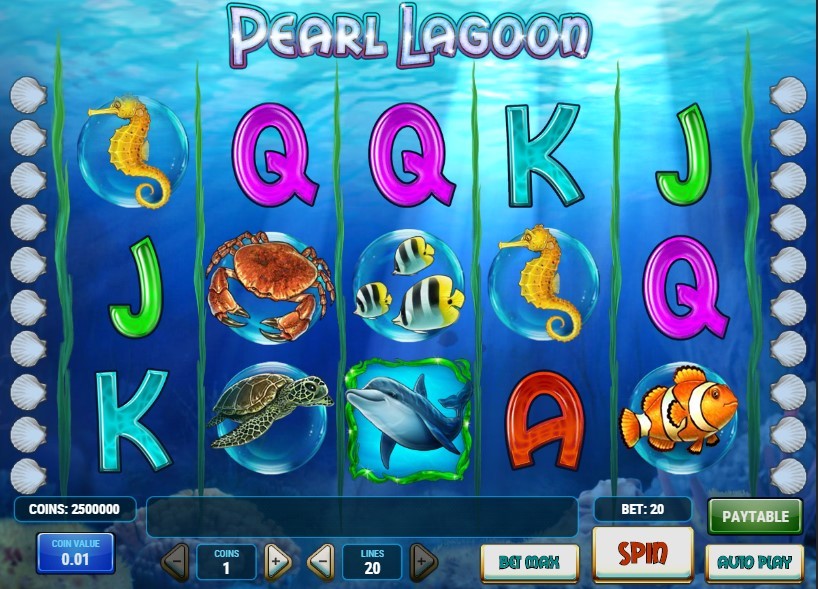Start Auto Play

(x=754, y=562)
